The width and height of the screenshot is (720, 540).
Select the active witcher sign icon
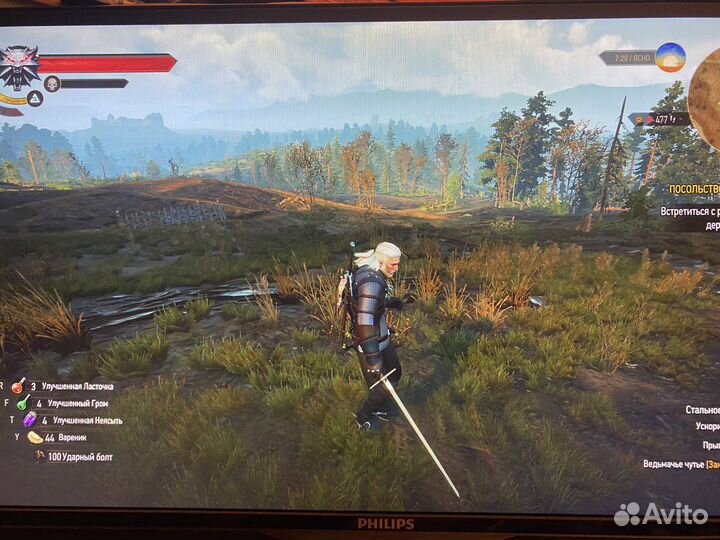[33, 98]
